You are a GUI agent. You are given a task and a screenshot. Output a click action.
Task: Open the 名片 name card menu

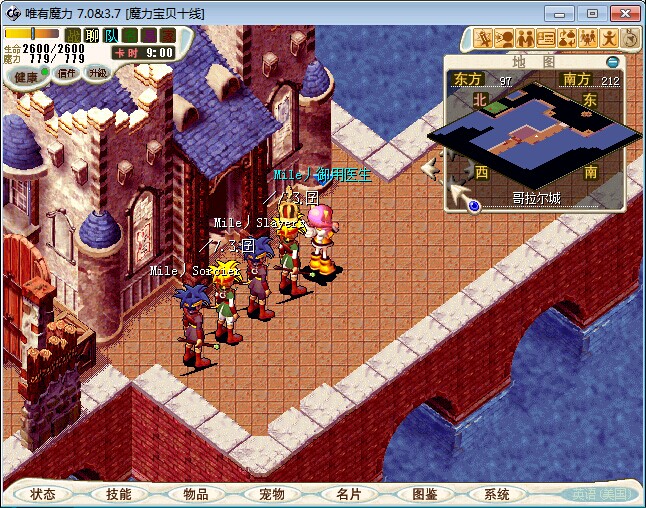click(348, 494)
